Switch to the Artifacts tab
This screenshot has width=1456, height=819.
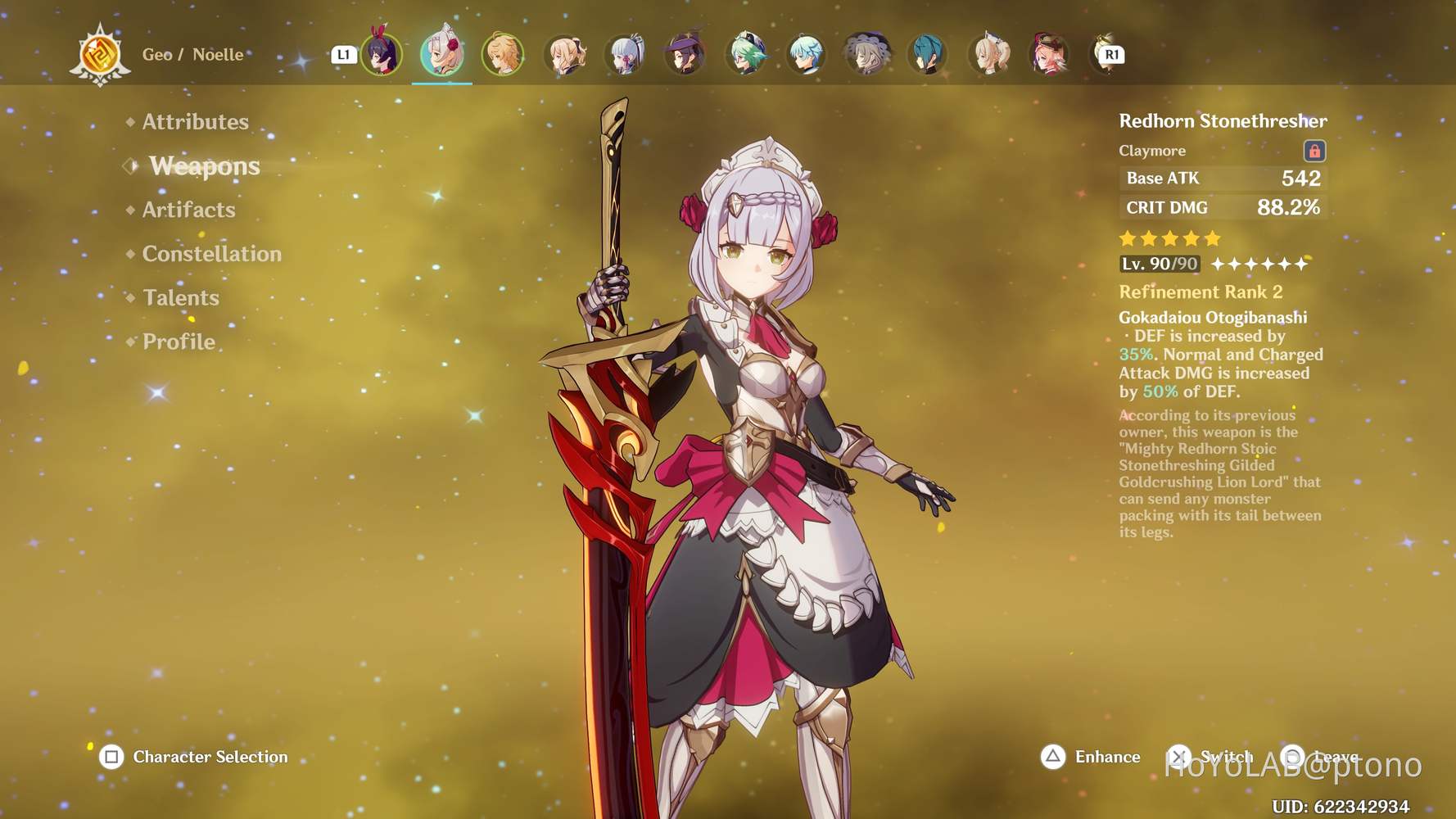pos(188,210)
